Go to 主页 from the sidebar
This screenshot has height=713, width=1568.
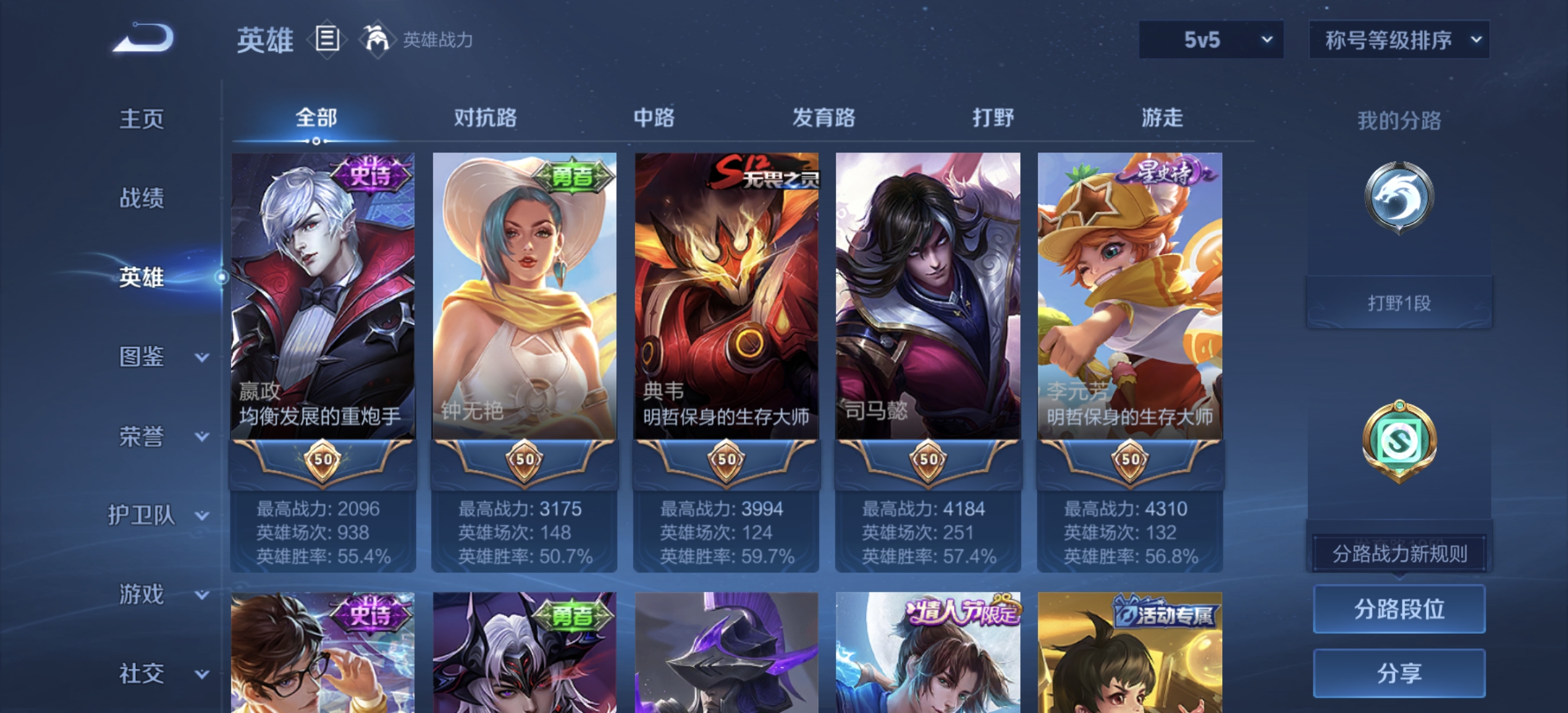click(141, 119)
